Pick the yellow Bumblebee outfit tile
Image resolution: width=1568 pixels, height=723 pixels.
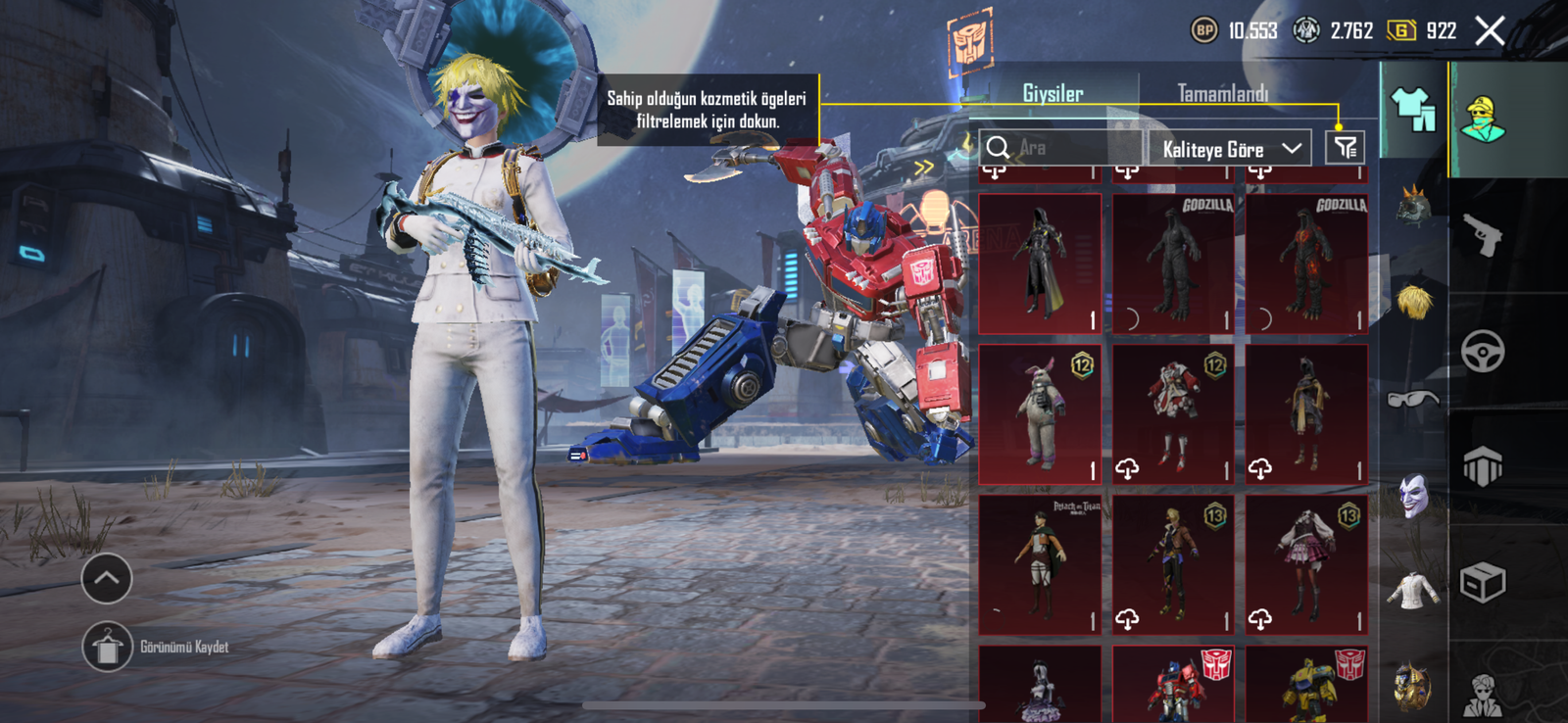[x=1306, y=684]
